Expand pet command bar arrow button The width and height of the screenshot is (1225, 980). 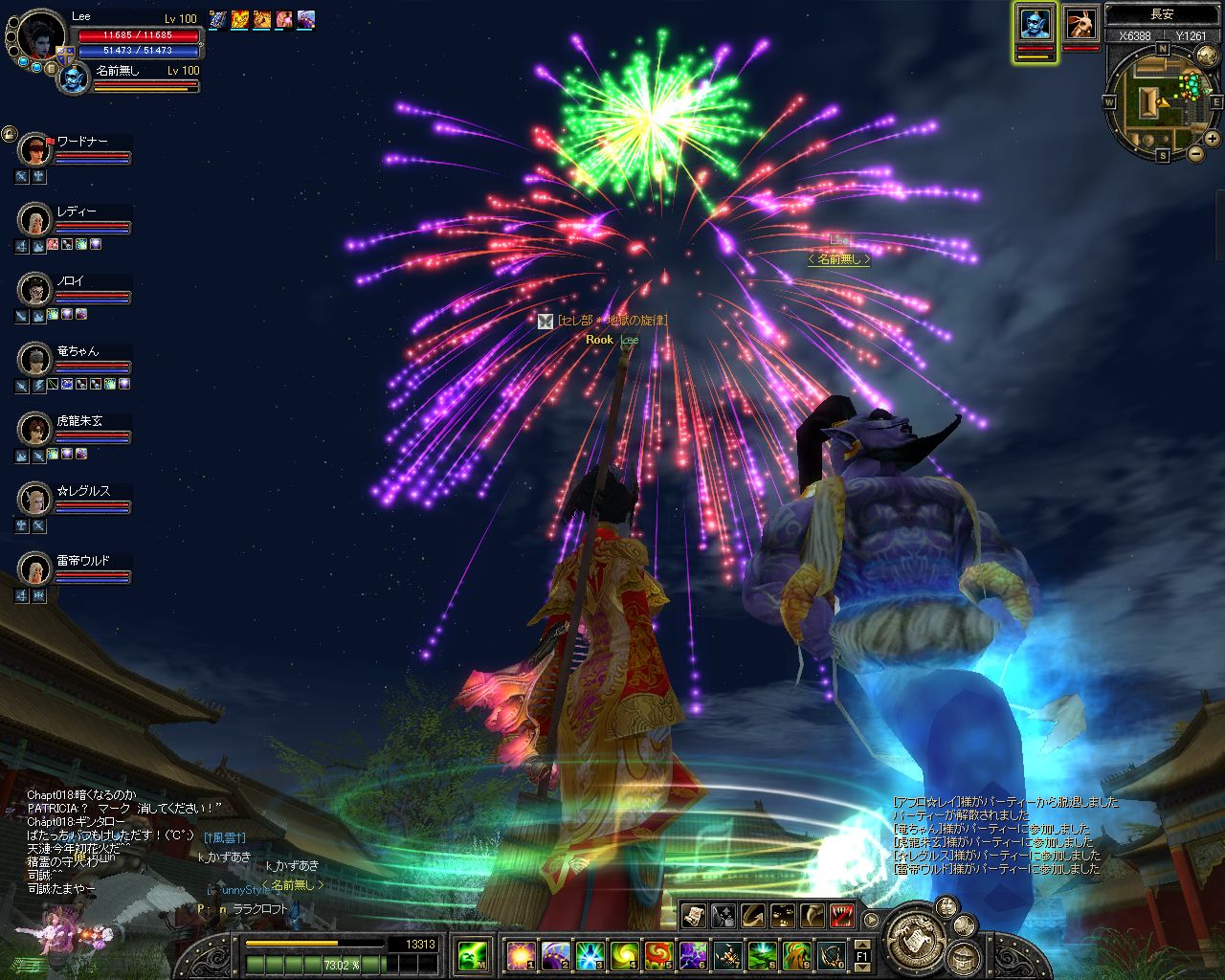[x=870, y=920]
